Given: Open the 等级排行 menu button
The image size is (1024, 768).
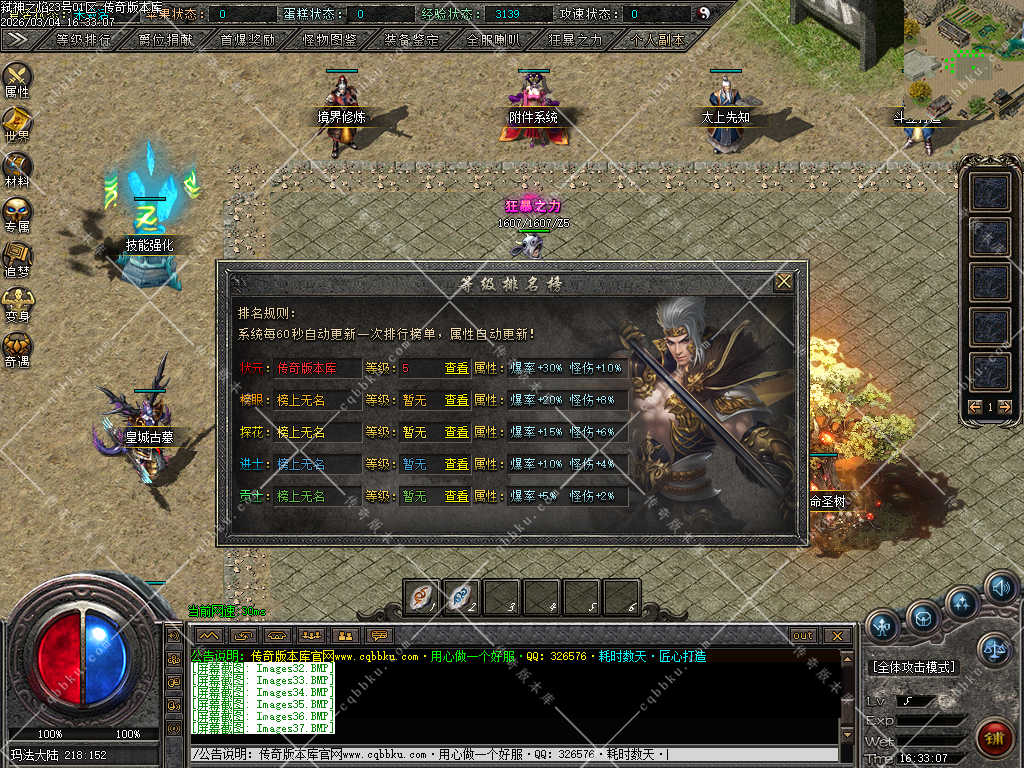Looking at the screenshot, I should pos(84,40).
